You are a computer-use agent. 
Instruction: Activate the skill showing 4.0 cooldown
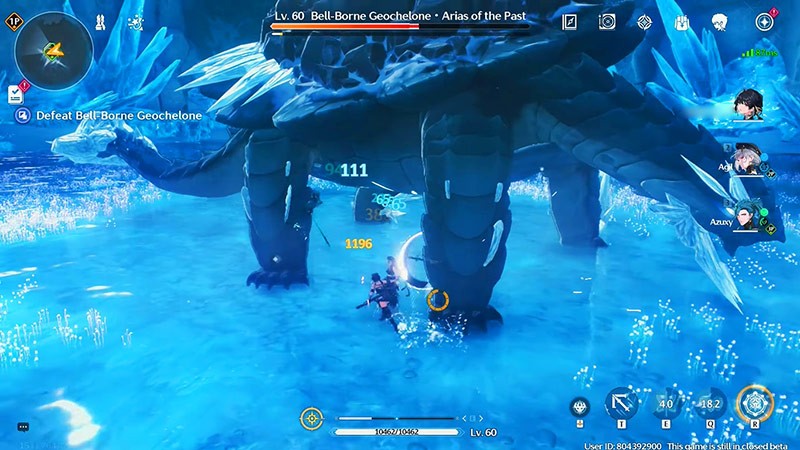click(665, 404)
